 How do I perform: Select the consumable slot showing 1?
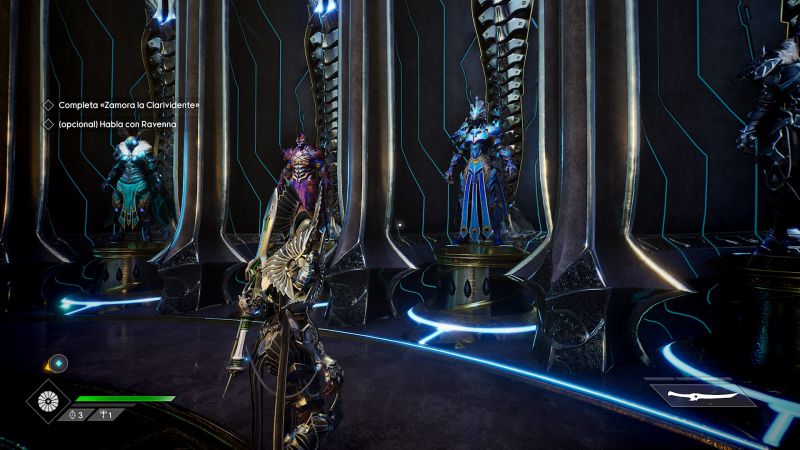105,414
